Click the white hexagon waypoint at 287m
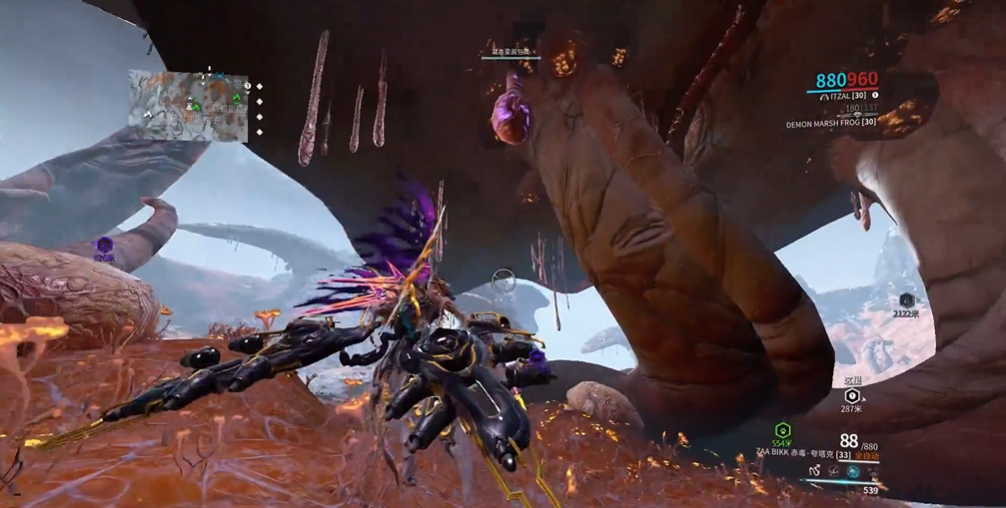This screenshot has height=508, width=1006. point(852,396)
